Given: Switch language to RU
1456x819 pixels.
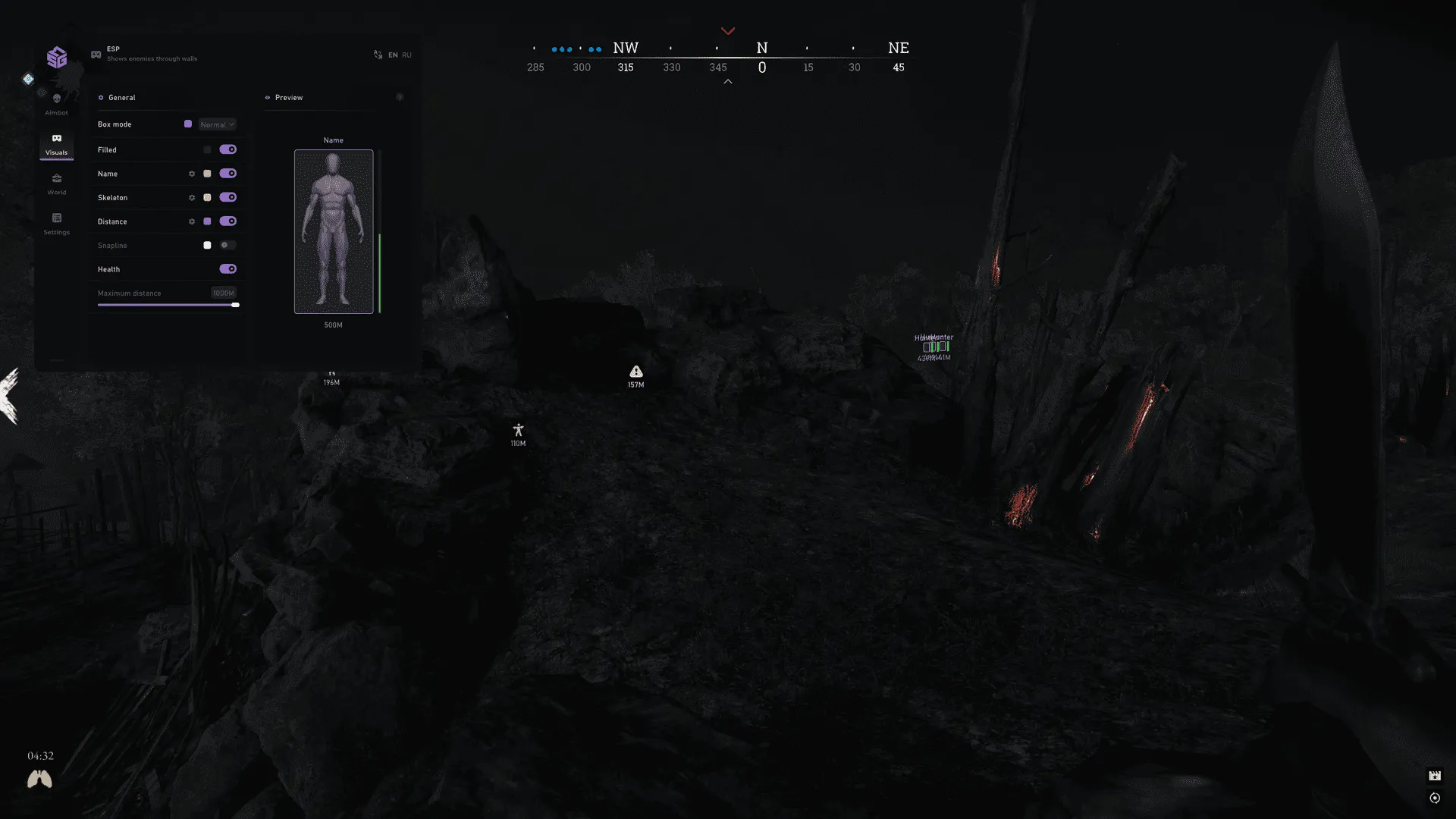Looking at the screenshot, I should pyautogui.click(x=407, y=55).
